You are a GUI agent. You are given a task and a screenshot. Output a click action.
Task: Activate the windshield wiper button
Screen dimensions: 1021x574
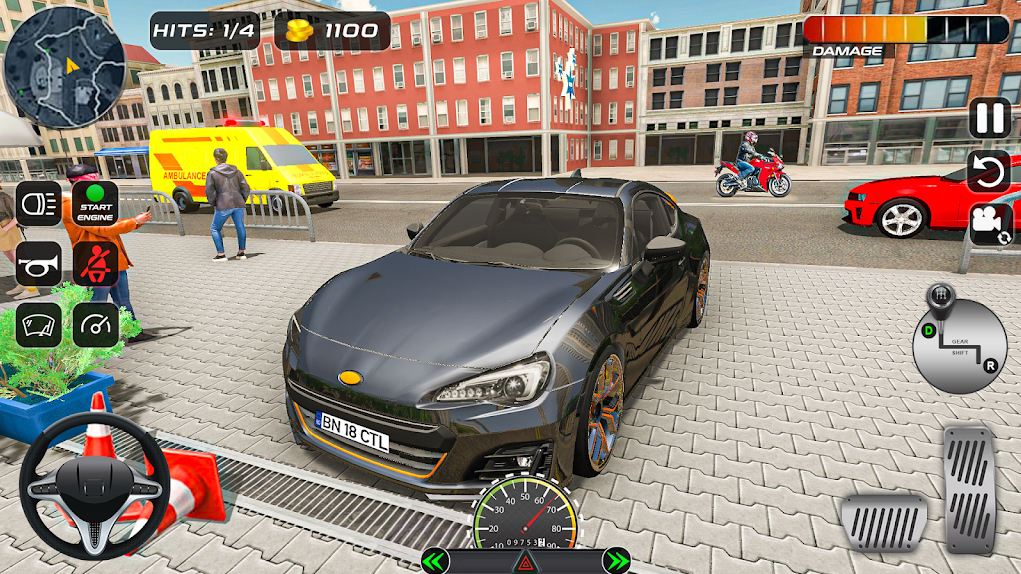coord(38,324)
